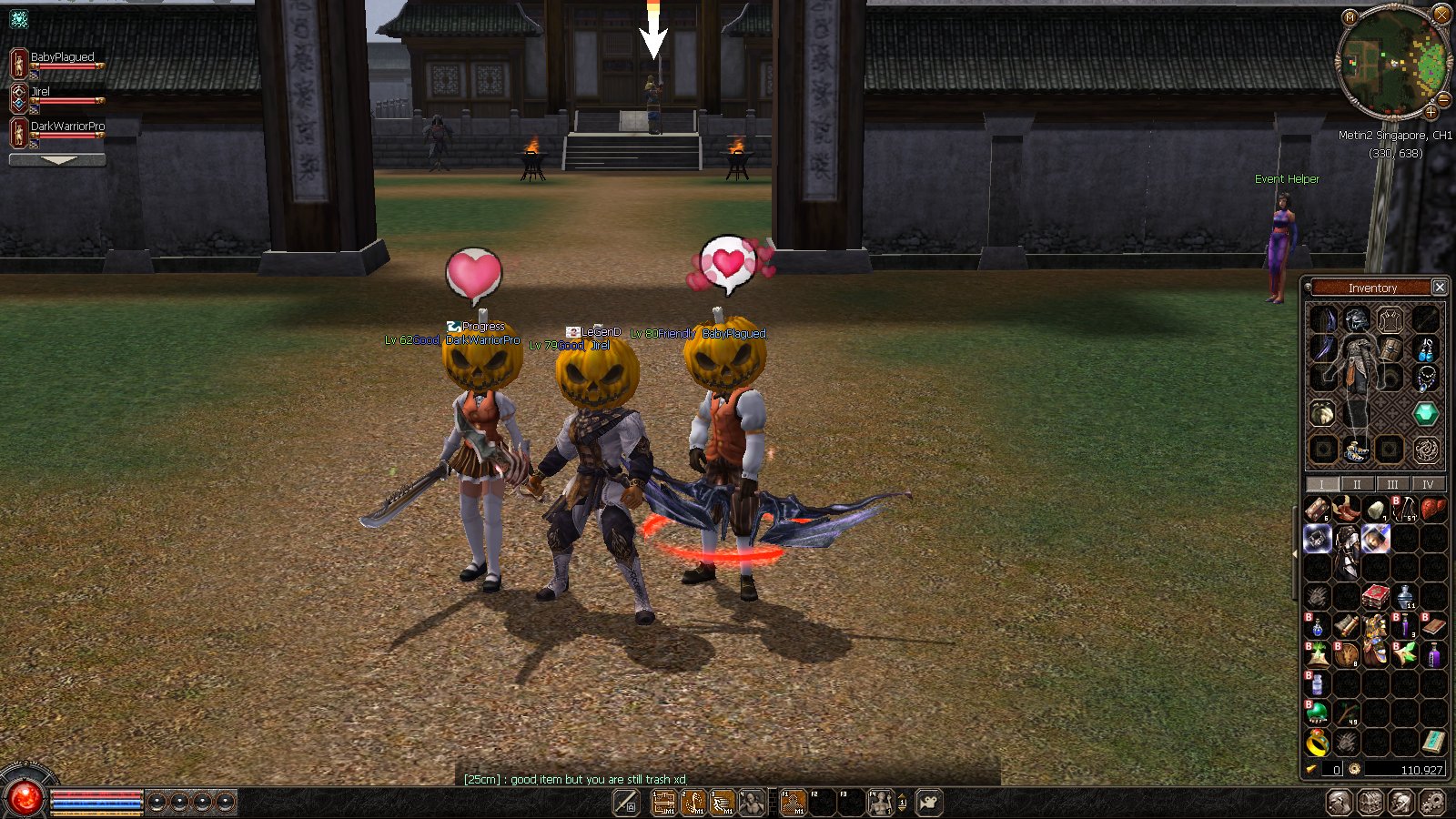
Task: Click the green emerald equipment slot
Action: tap(1425, 414)
